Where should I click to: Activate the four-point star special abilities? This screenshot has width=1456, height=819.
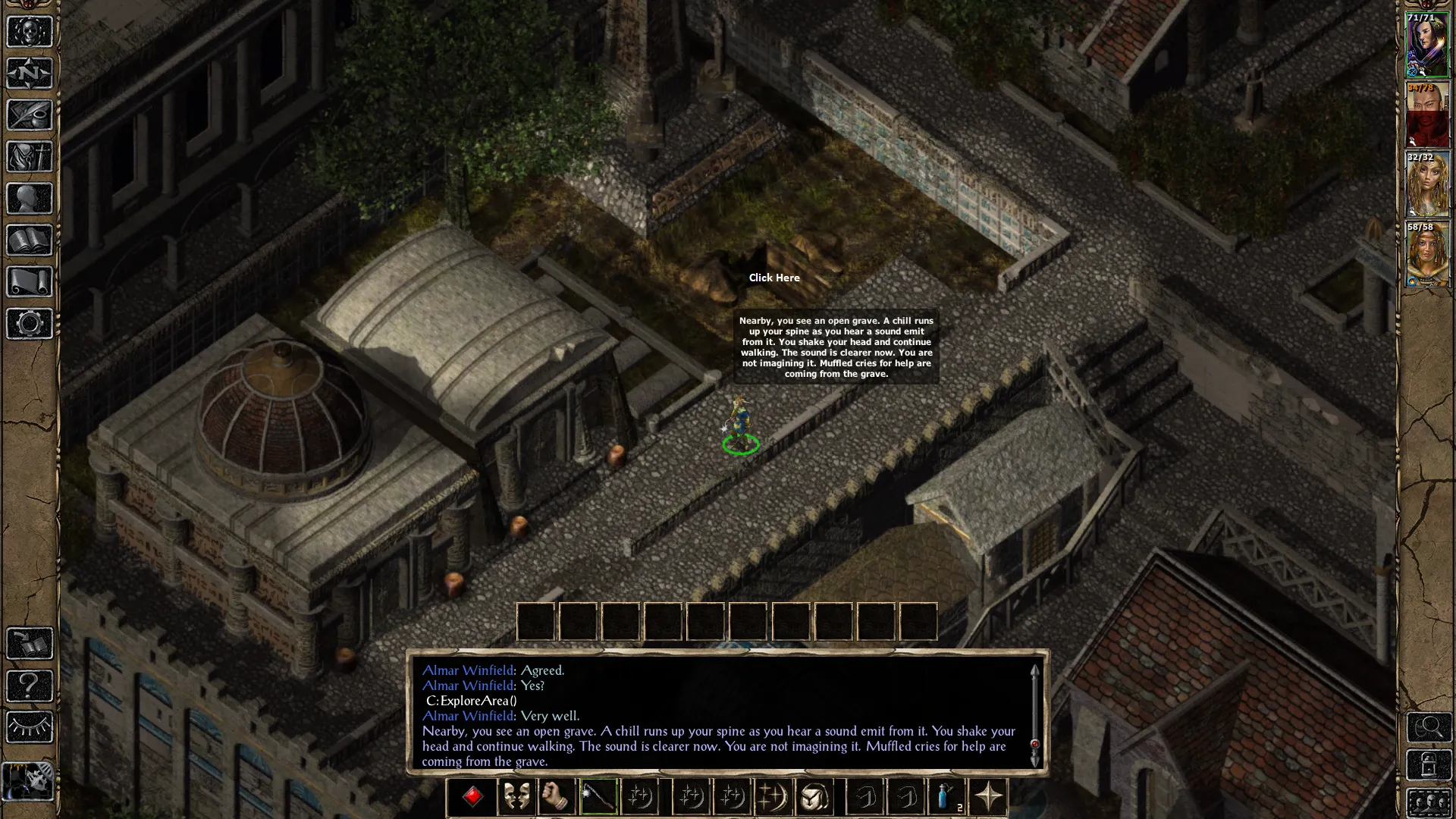click(x=988, y=797)
